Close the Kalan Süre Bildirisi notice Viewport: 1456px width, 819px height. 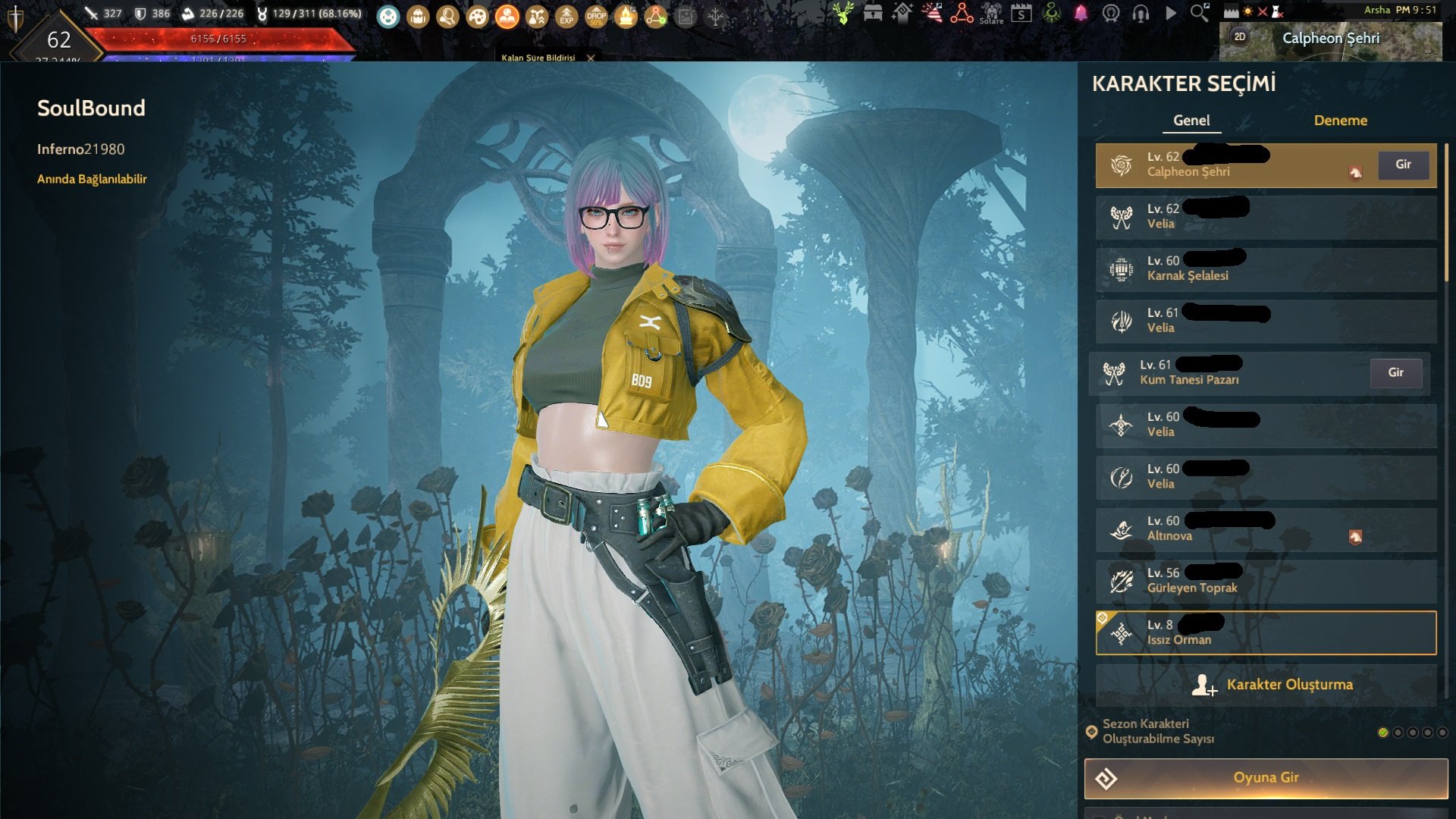pos(591,58)
